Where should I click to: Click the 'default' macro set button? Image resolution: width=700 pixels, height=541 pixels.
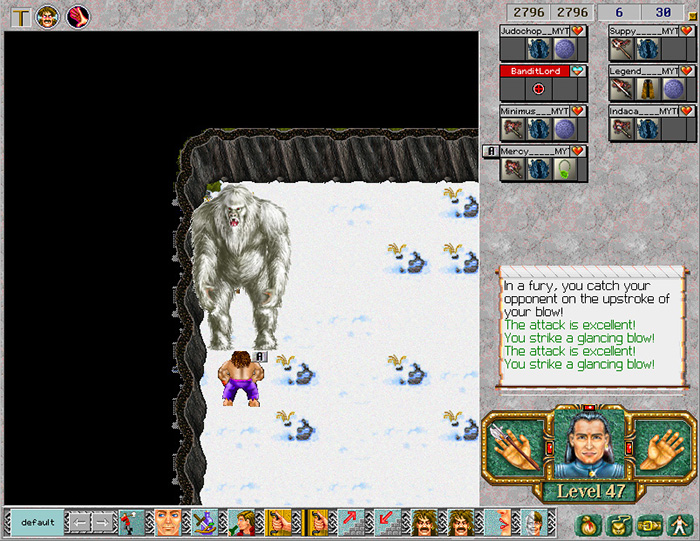(37, 522)
